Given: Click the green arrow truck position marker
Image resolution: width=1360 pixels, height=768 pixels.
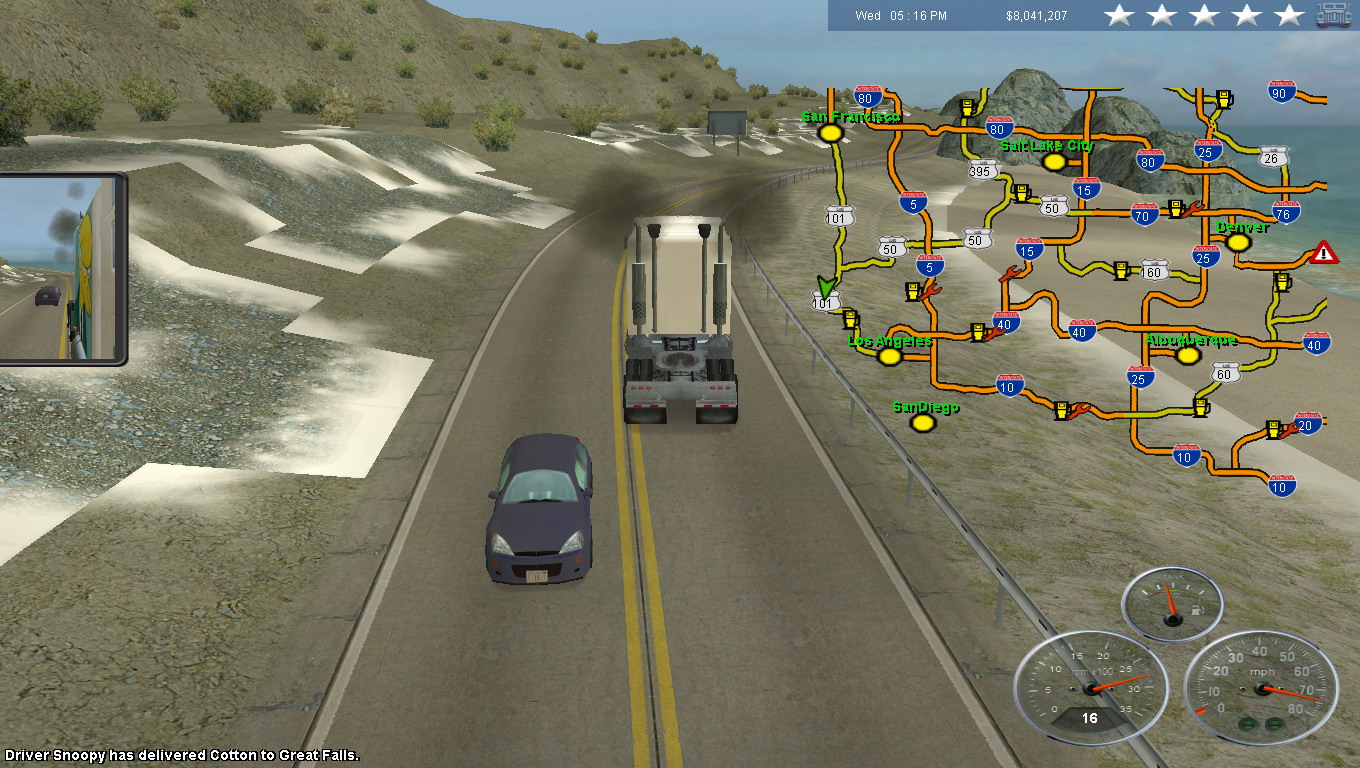Looking at the screenshot, I should click(825, 288).
